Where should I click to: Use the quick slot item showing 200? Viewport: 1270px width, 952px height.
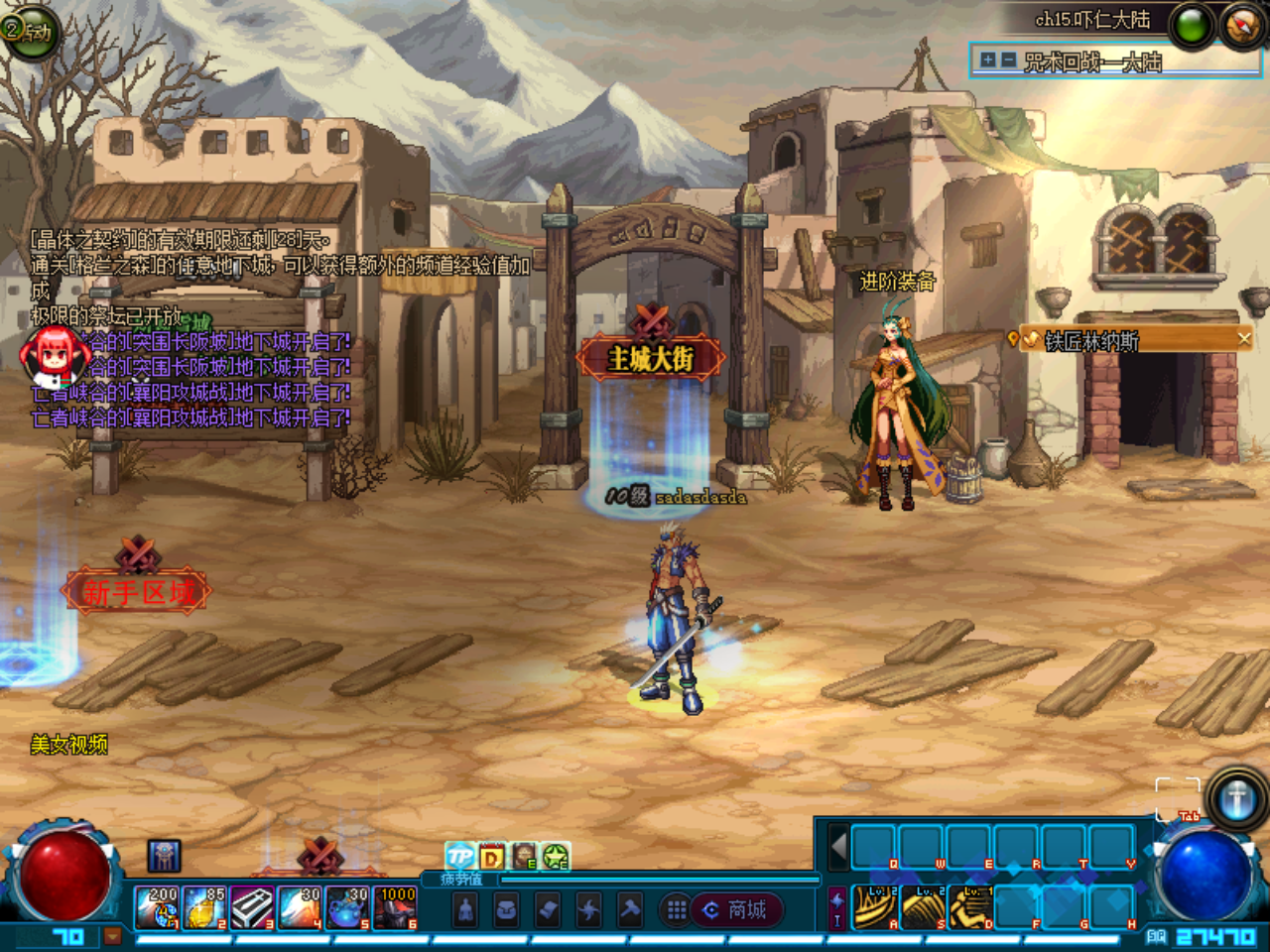click(x=157, y=907)
